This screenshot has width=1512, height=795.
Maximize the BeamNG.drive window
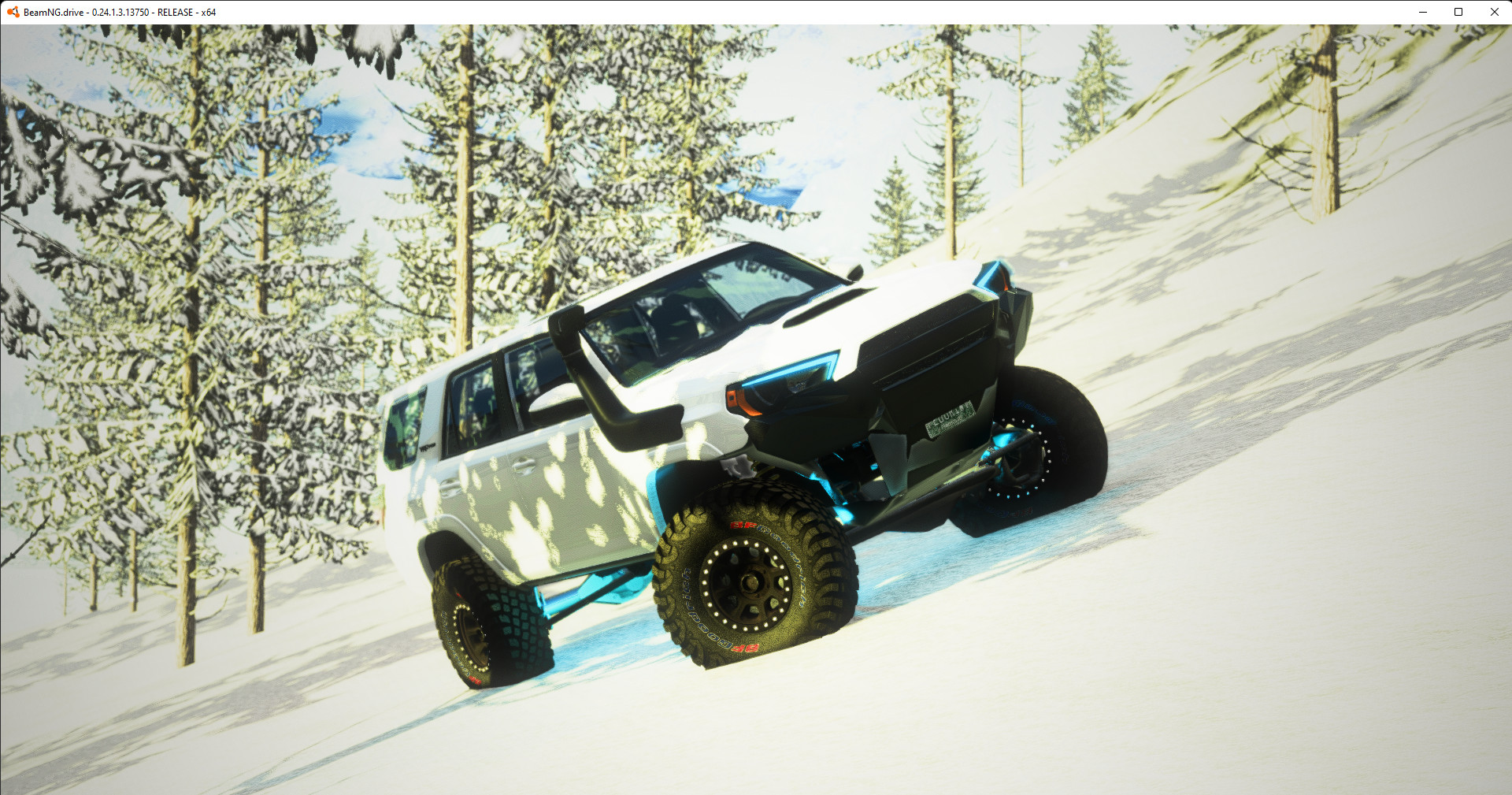point(1458,12)
